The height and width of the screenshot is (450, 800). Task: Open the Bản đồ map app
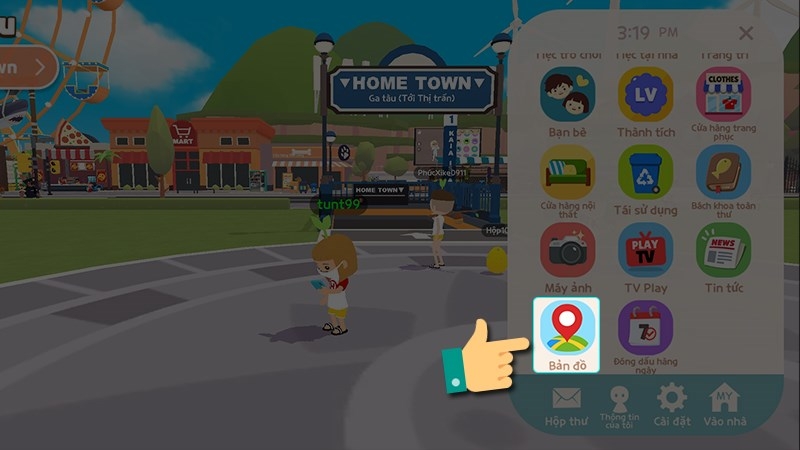567,330
